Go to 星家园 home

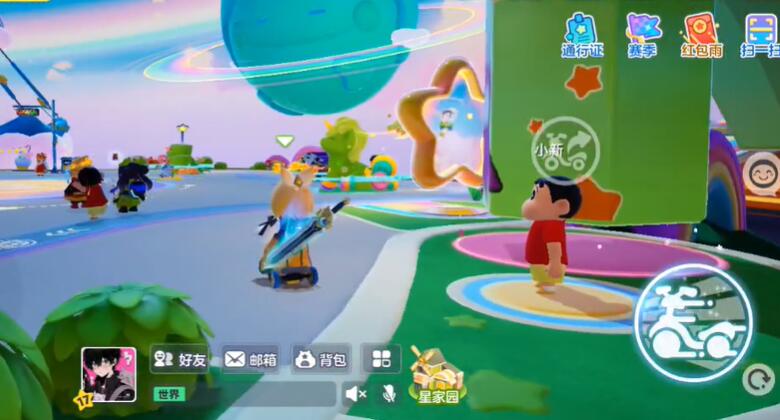point(433,376)
